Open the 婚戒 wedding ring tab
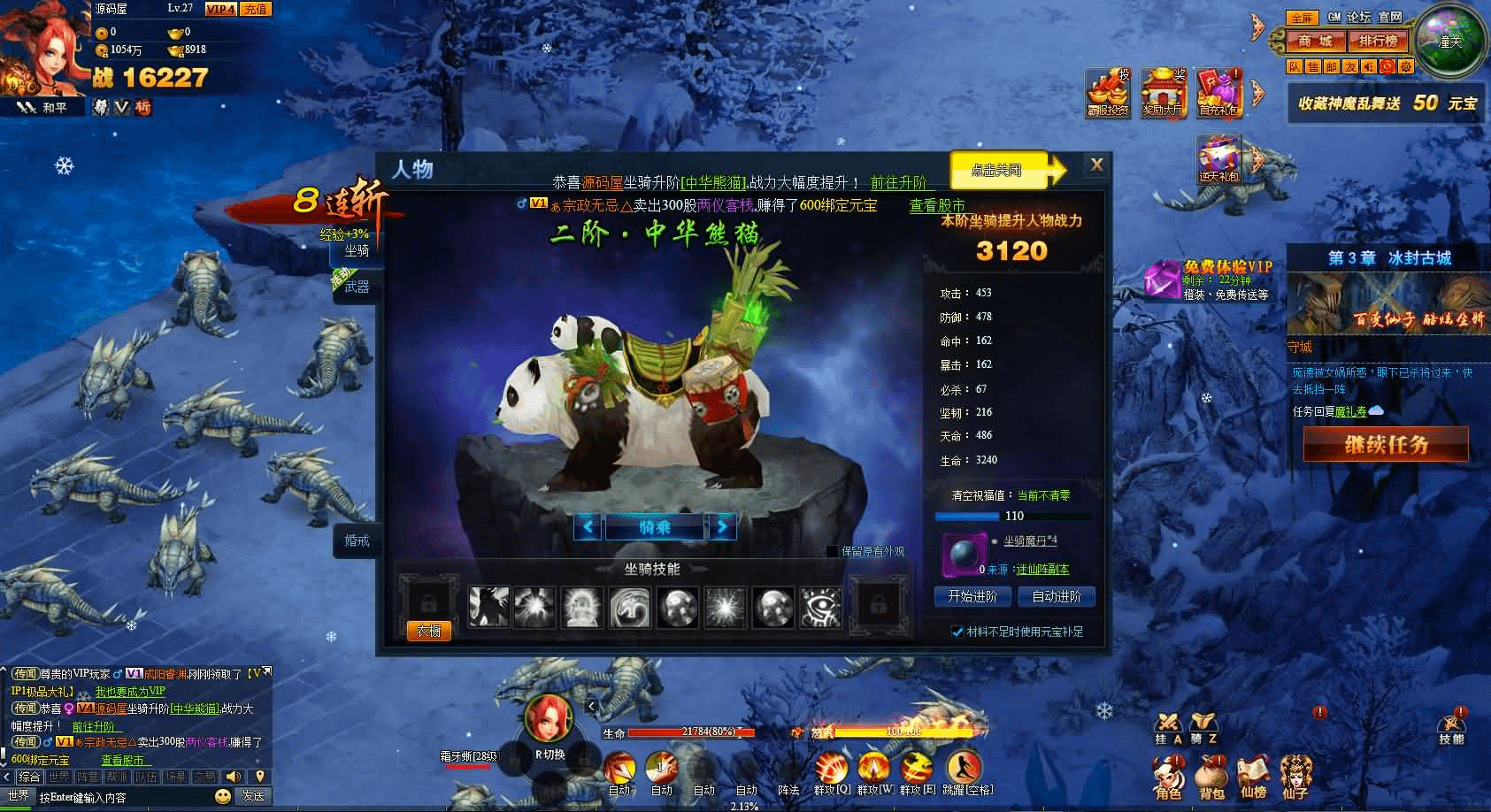Viewport: 1491px width, 812px height. (x=357, y=540)
